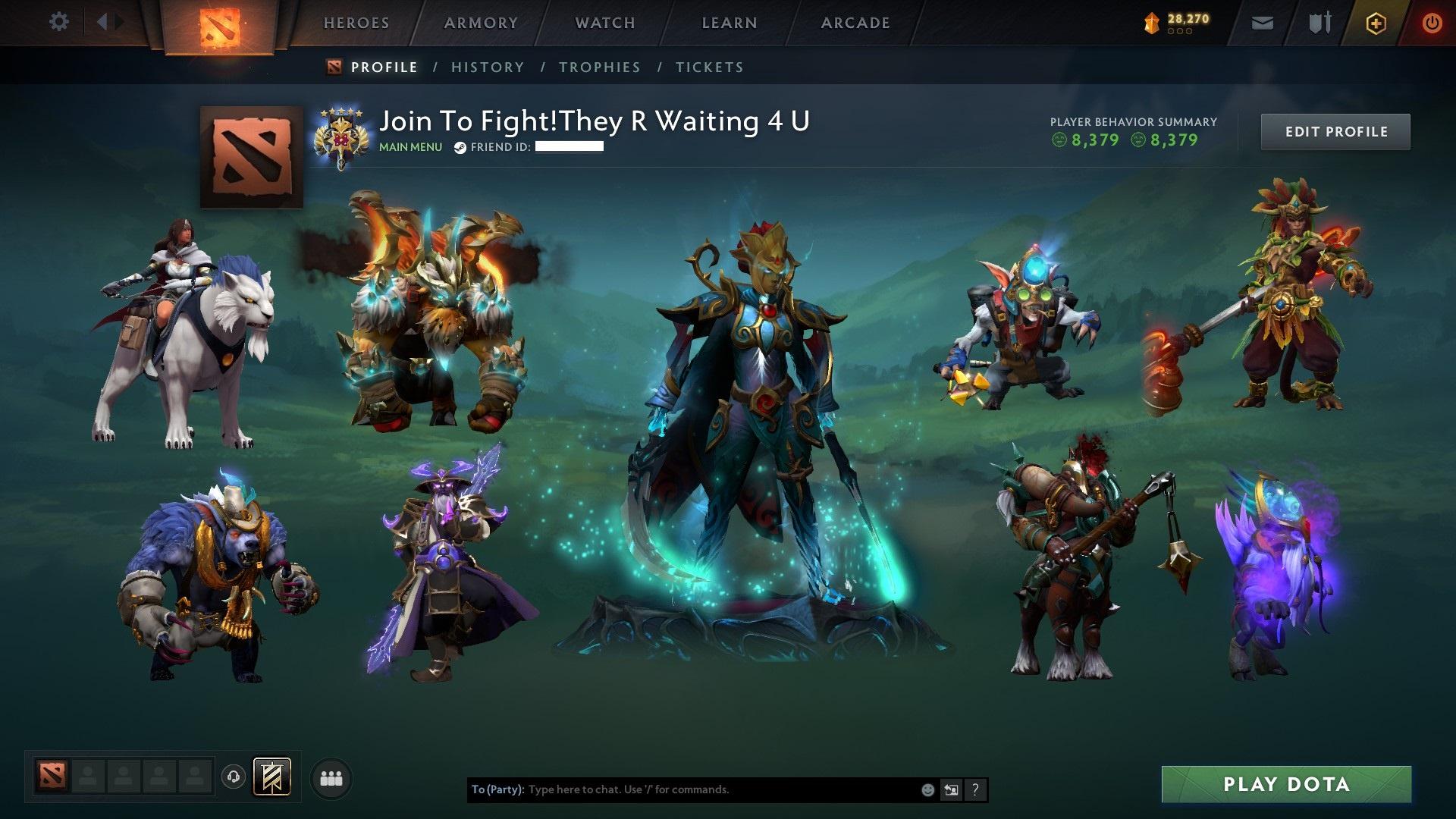The image size is (1456, 819).
Task: Open the Settings gear icon
Action: coord(59,22)
